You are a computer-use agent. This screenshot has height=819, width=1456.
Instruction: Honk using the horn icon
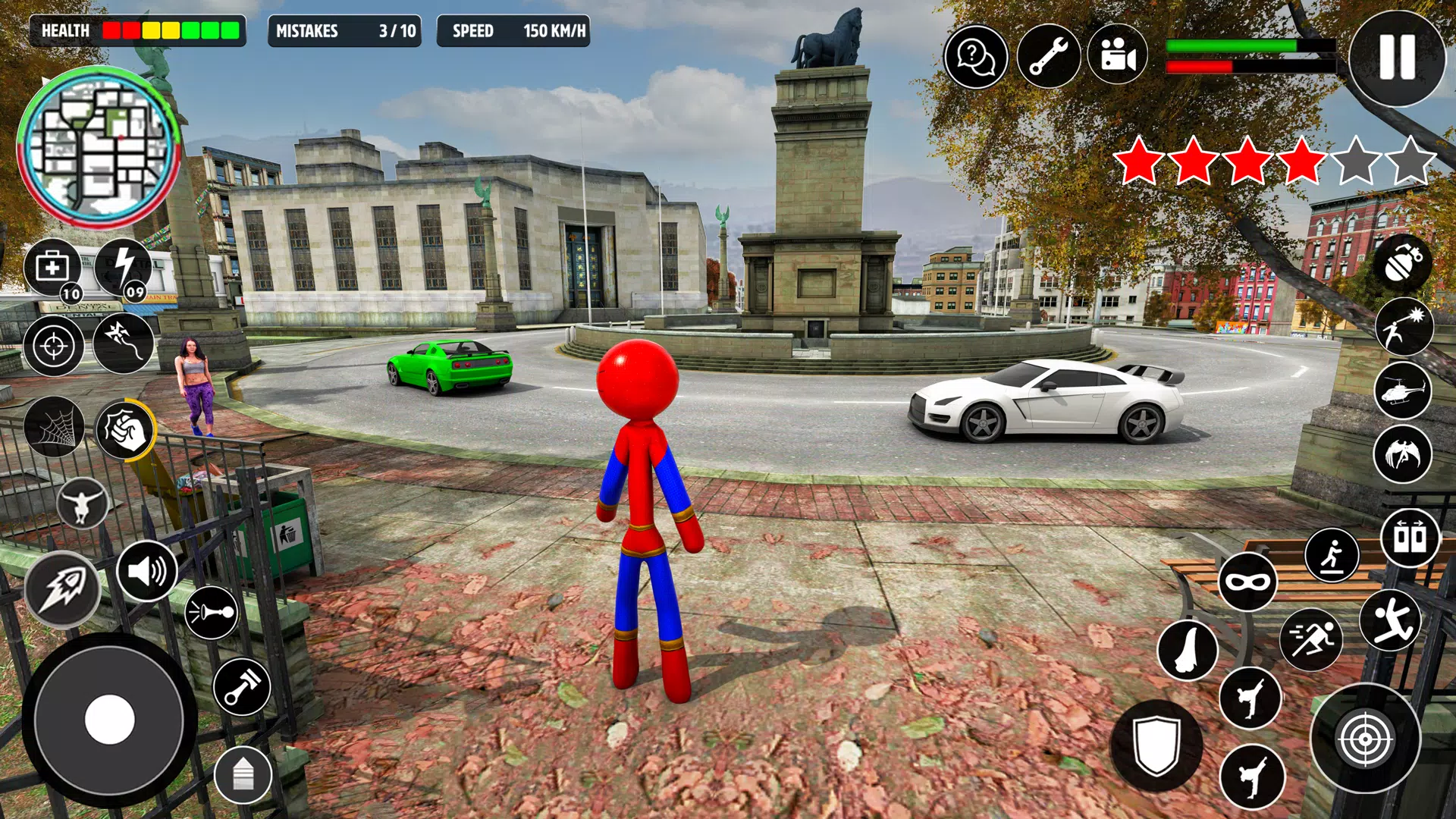[211, 612]
